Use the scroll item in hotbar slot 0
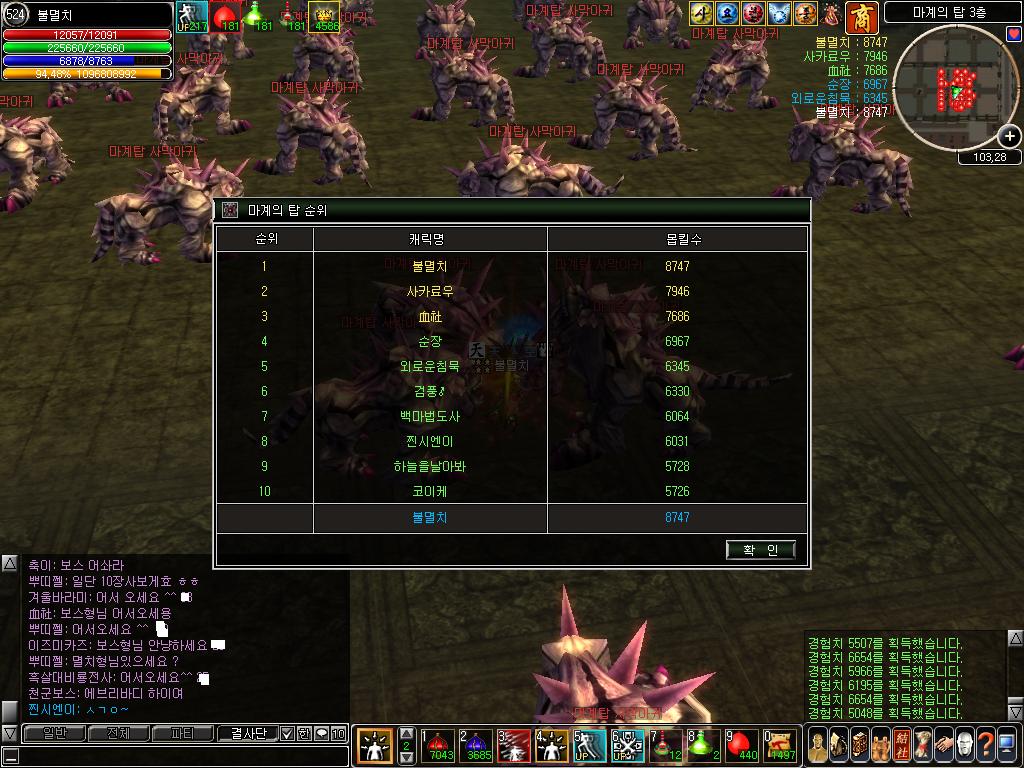This screenshot has width=1024, height=768. [782, 744]
